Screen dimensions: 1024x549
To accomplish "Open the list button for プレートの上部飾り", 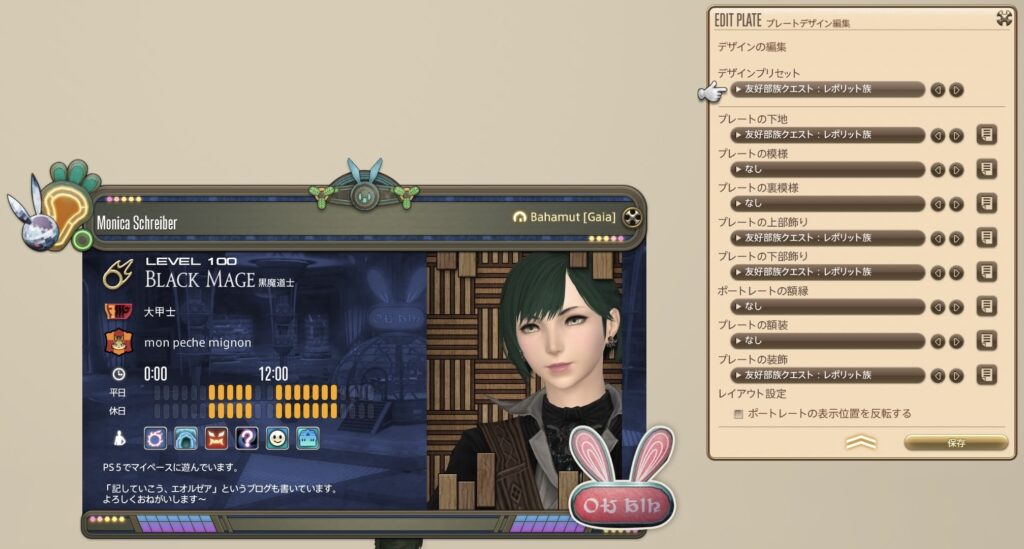I will [986, 238].
